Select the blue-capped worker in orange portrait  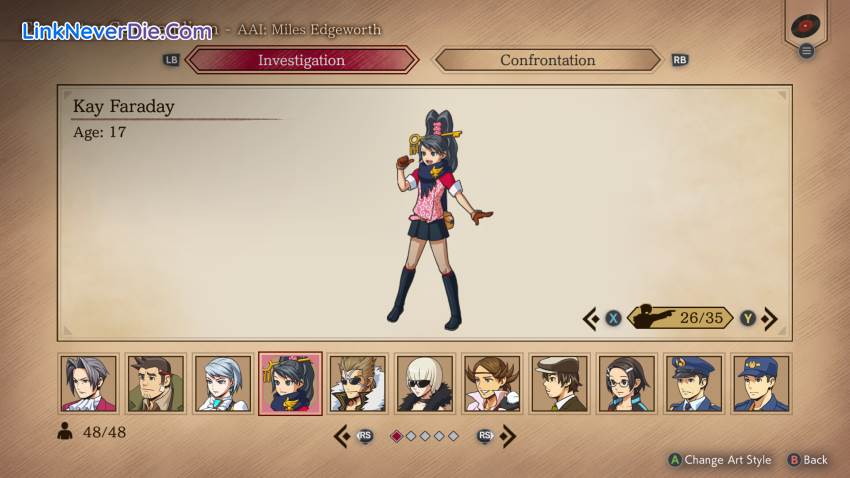(762, 383)
